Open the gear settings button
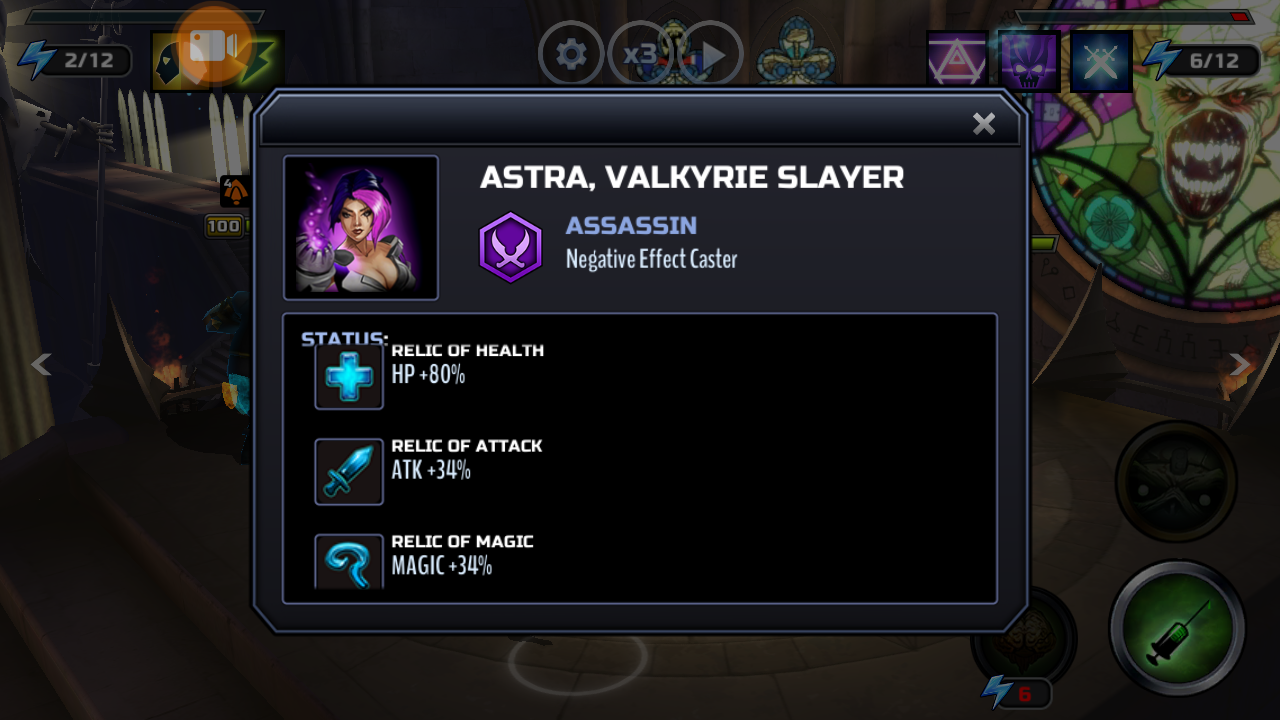The image size is (1280, 720). click(571, 54)
